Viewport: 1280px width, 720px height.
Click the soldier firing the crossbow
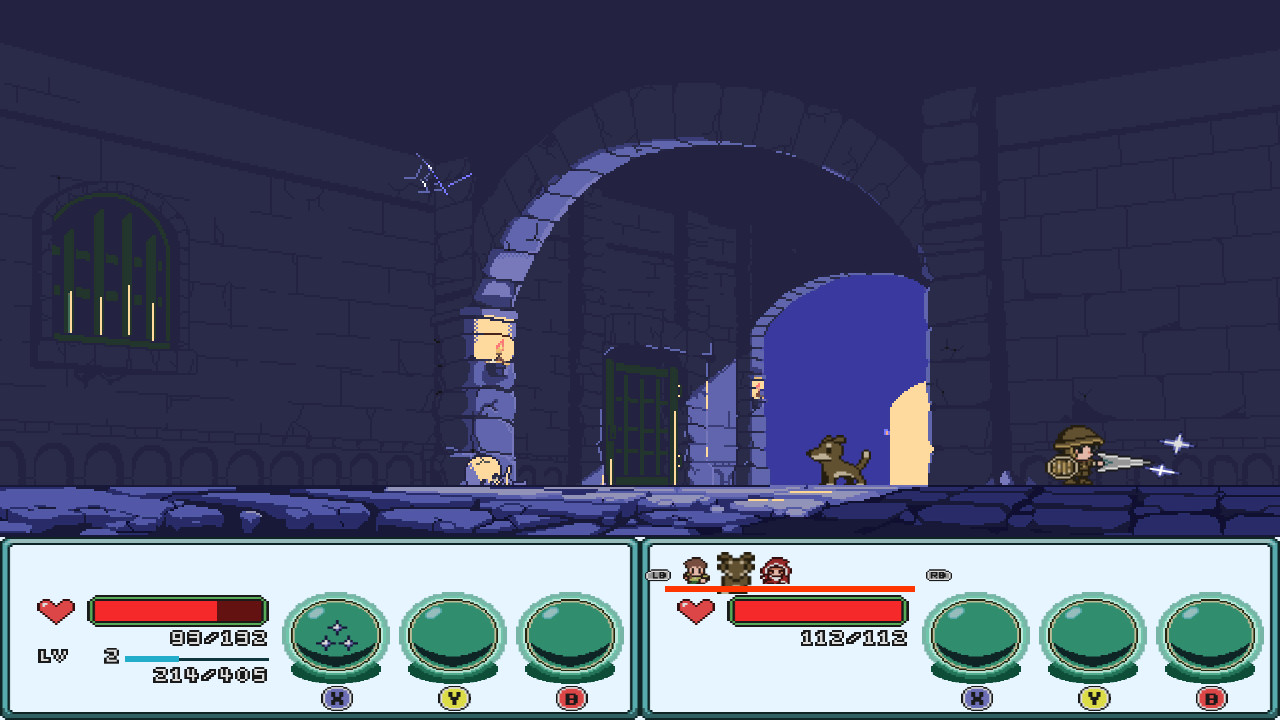tap(1080, 456)
